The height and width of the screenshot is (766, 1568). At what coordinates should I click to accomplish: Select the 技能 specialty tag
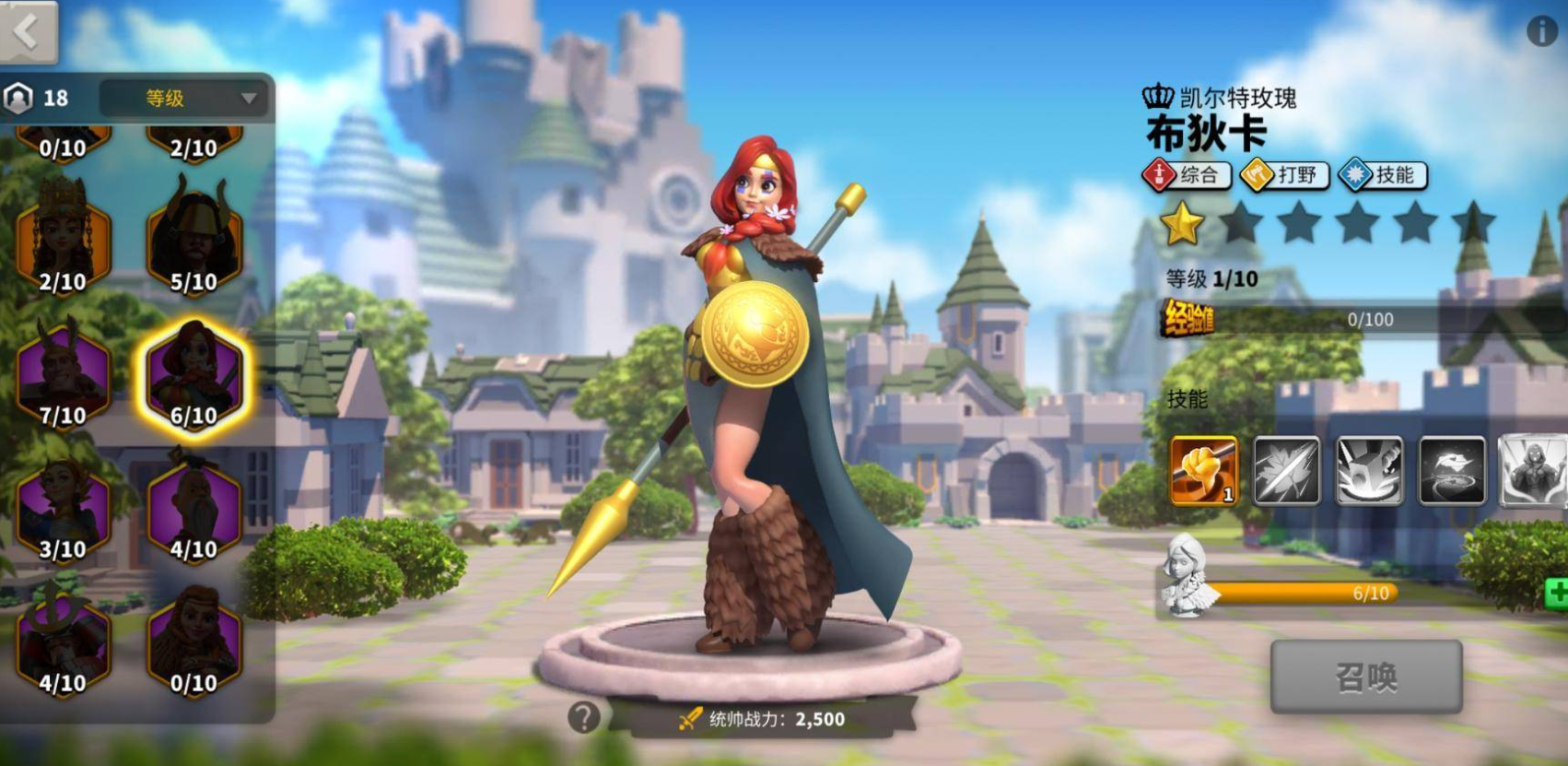point(1382,175)
